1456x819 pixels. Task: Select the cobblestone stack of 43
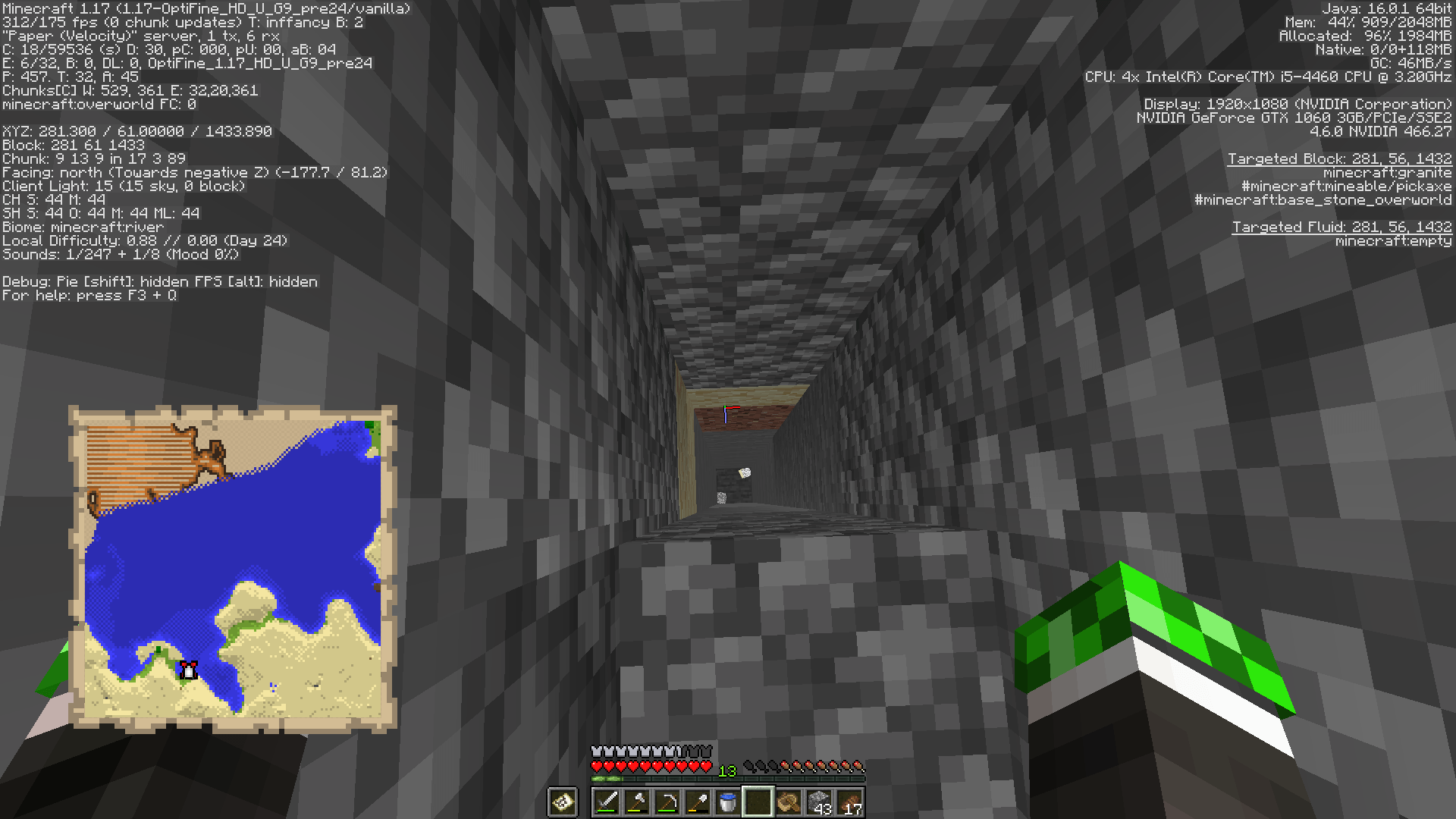click(x=817, y=801)
